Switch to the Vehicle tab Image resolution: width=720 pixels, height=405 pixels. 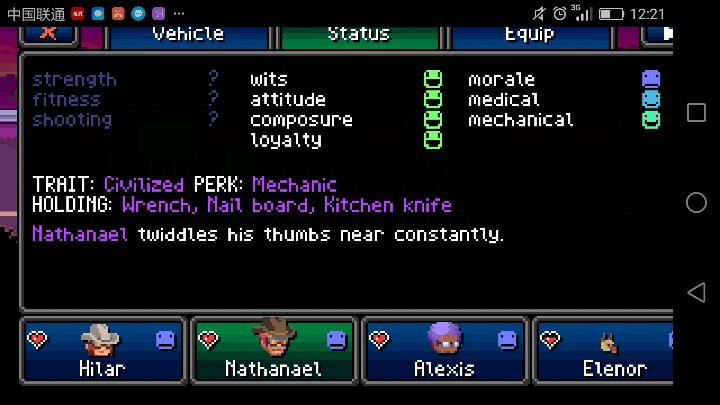click(x=188, y=34)
